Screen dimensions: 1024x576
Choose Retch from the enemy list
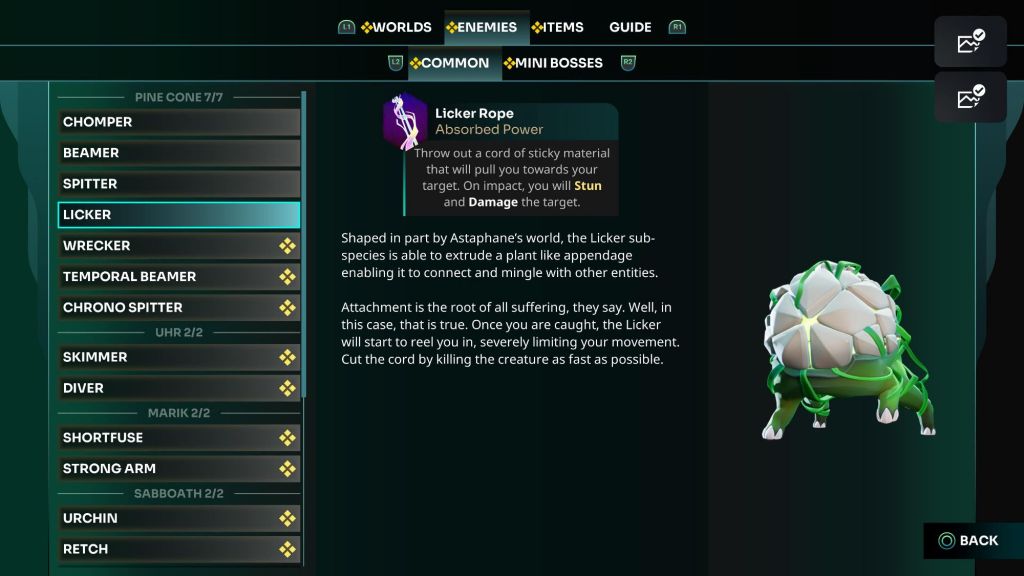[x=179, y=549]
